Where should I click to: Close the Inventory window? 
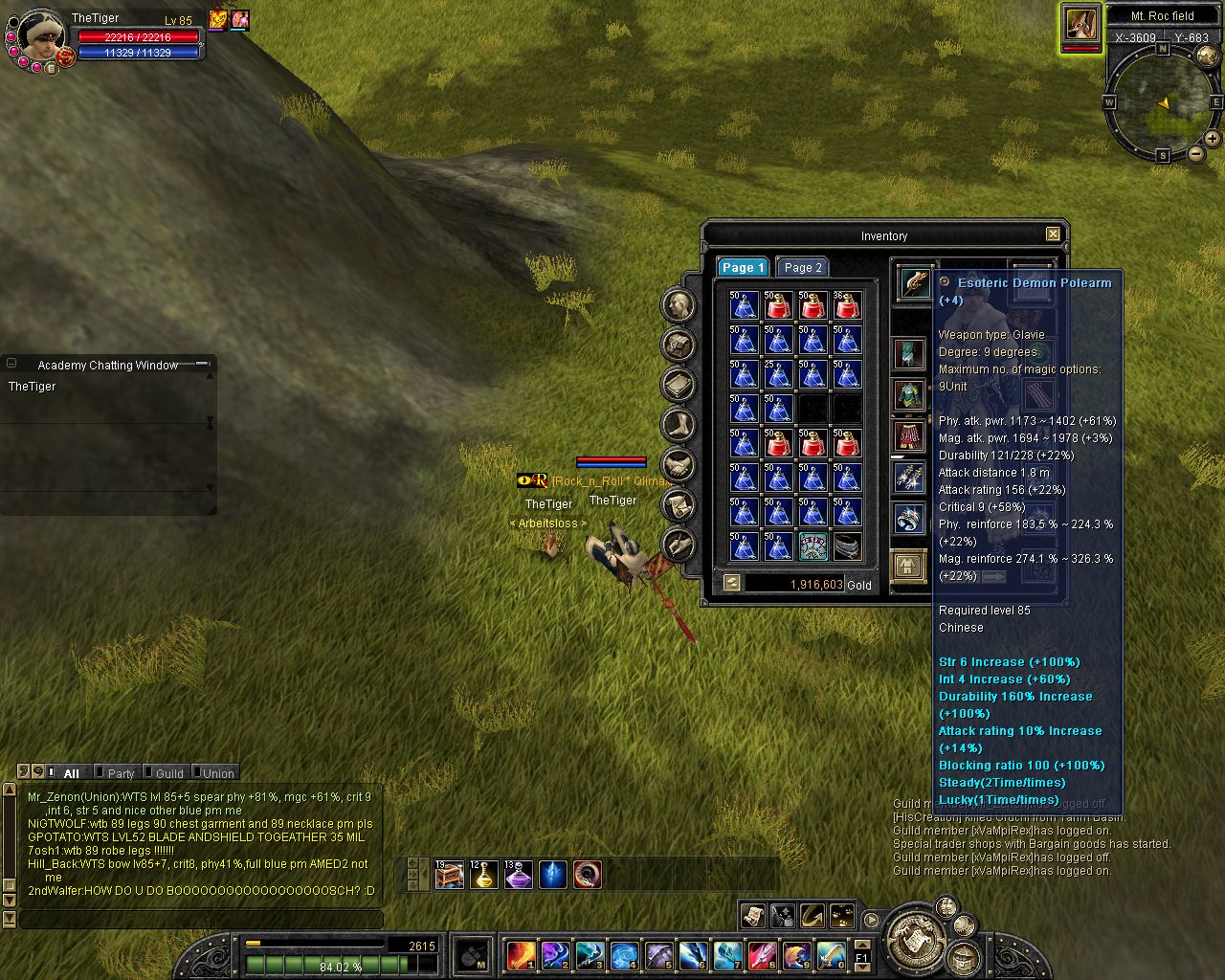click(1053, 234)
